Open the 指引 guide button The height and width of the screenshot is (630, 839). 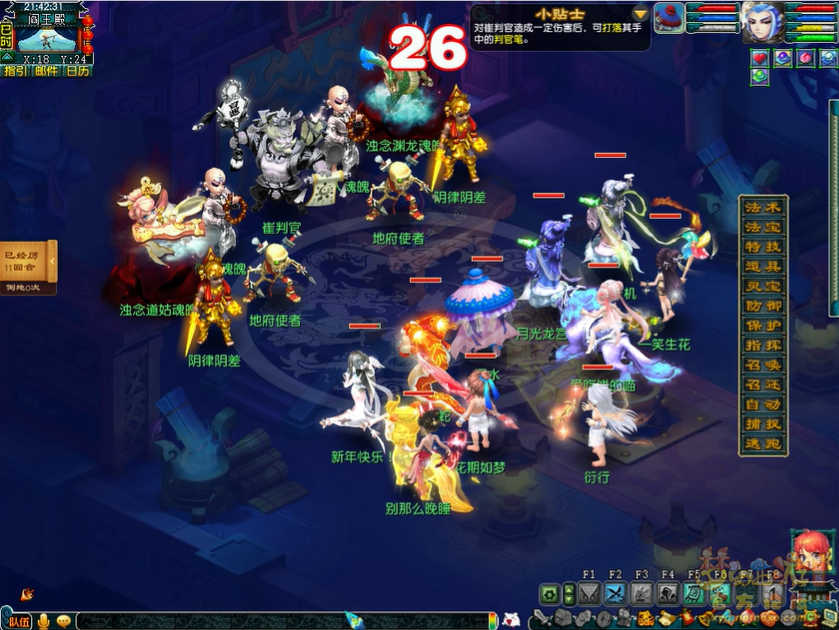pos(15,71)
